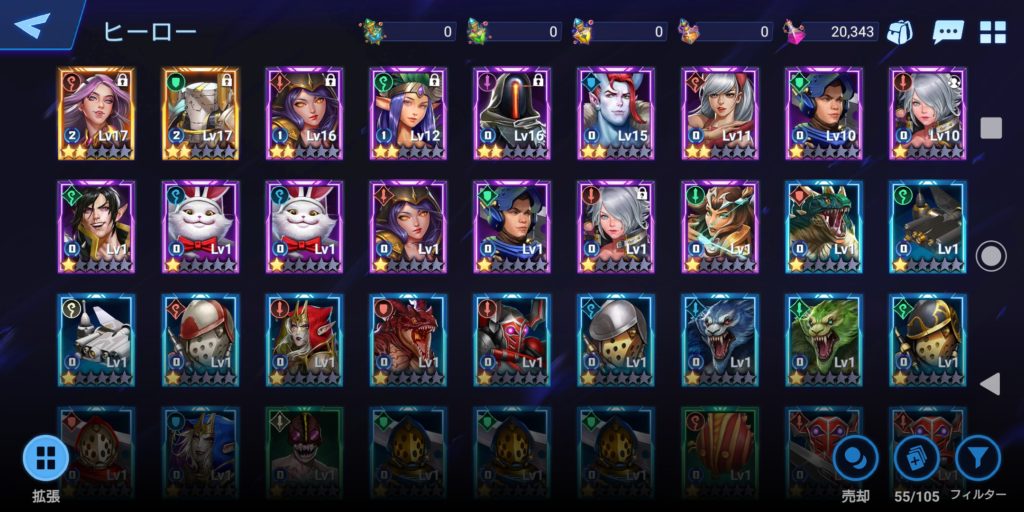The image size is (1024, 512).
Task: Open the backpack inventory icon
Action: click(x=900, y=32)
